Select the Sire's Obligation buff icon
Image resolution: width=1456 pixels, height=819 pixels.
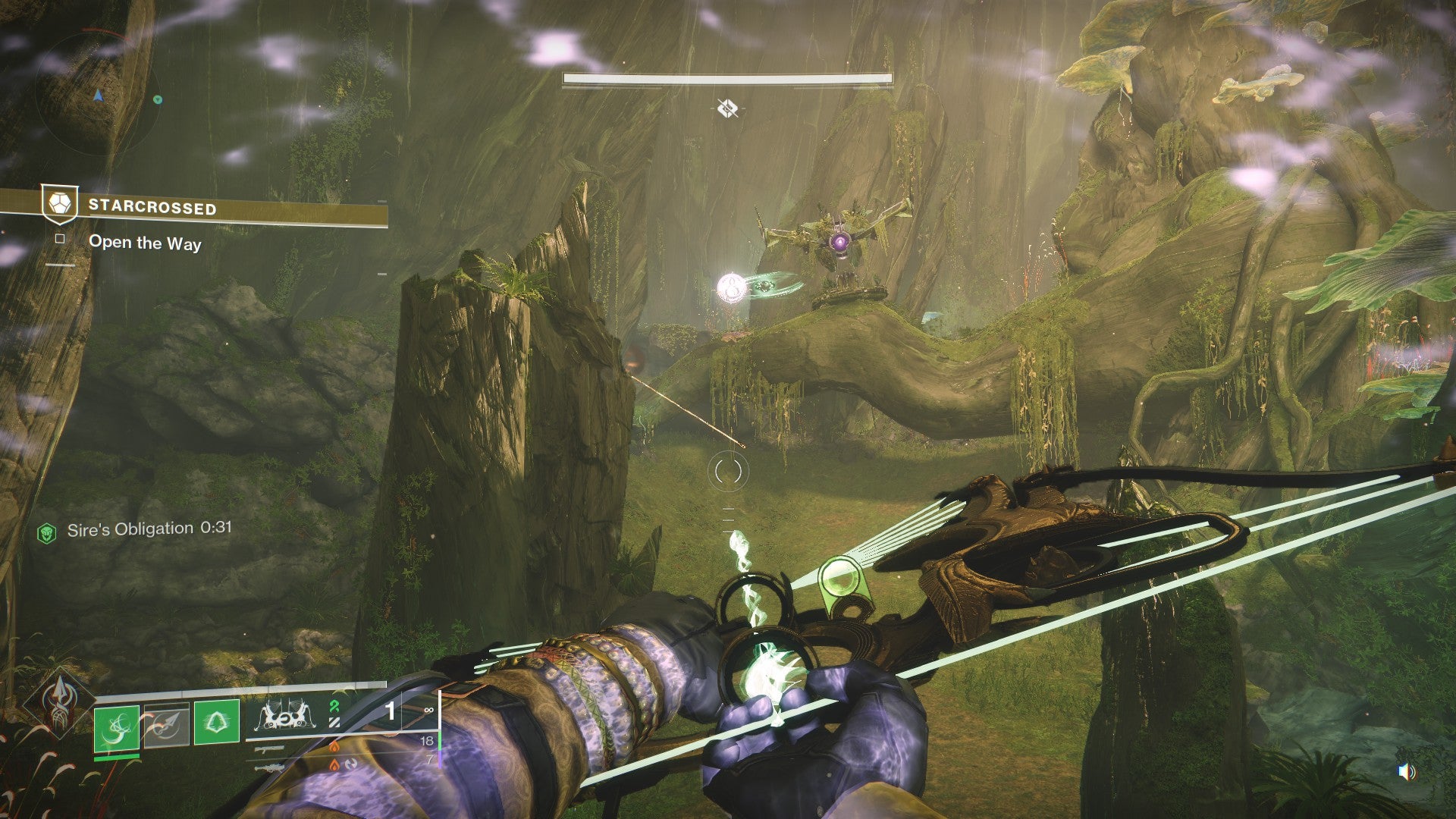(x=47, y=533)
